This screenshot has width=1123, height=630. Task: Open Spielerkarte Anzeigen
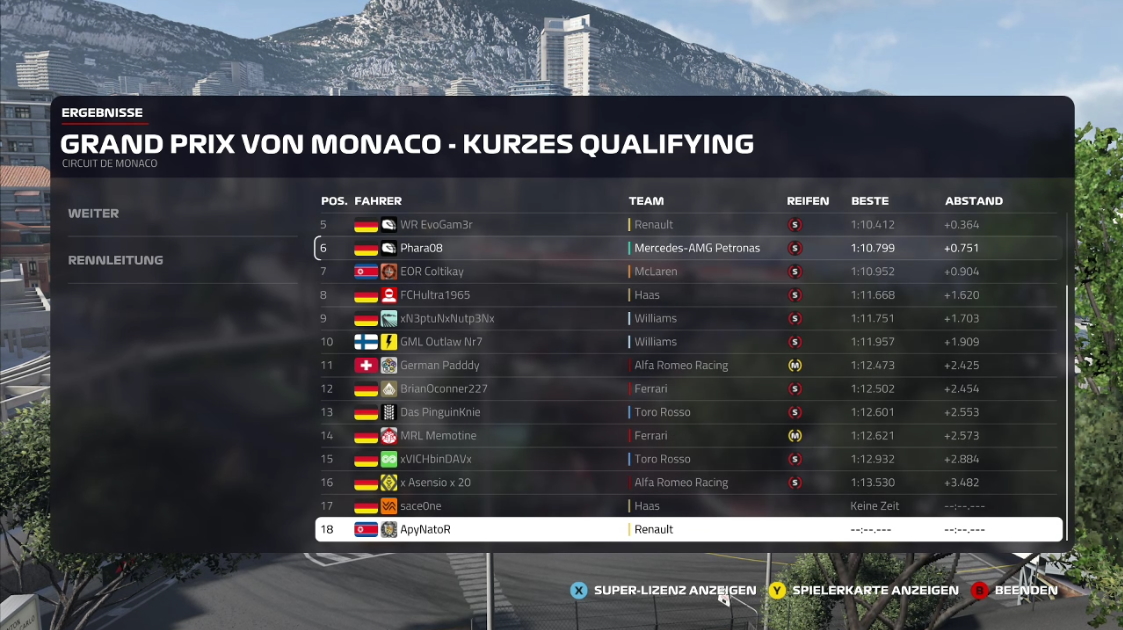[863, 590]
